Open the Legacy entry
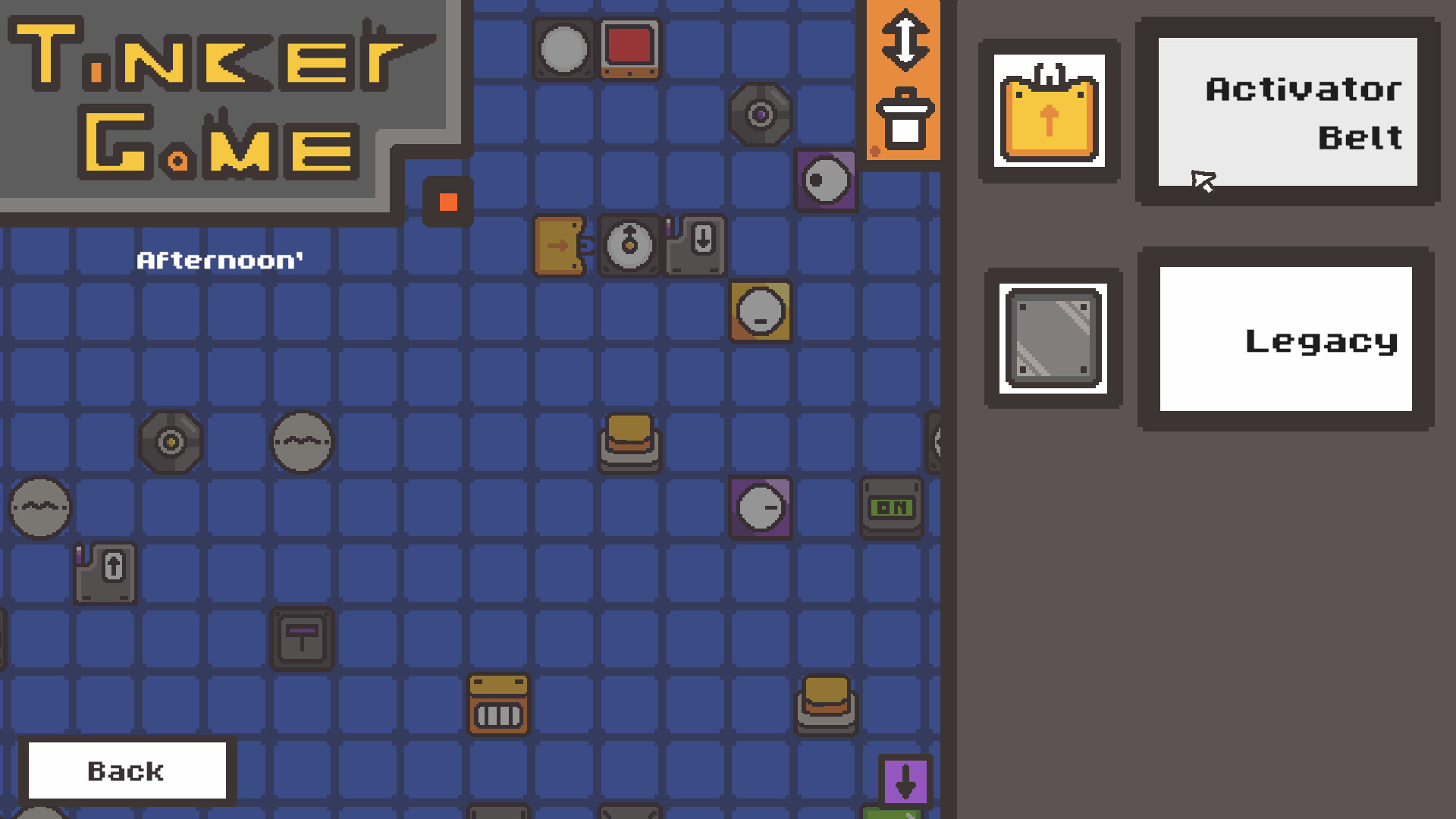The height and width of the screenshot is (819, 1456). coord(1285,340)
